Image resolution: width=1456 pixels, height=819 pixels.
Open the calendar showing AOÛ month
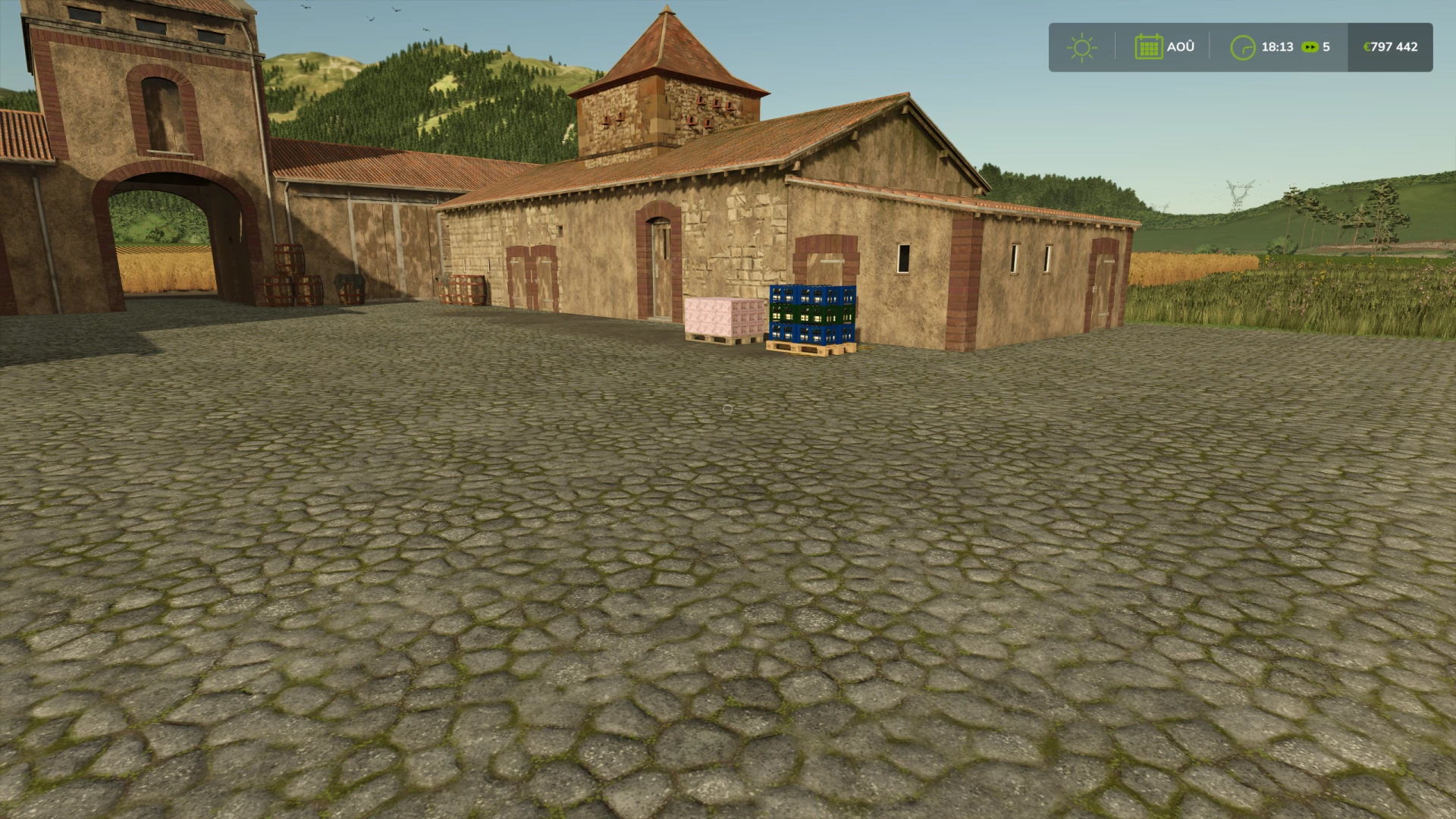pyautogui.click(x=1149, y=47)
